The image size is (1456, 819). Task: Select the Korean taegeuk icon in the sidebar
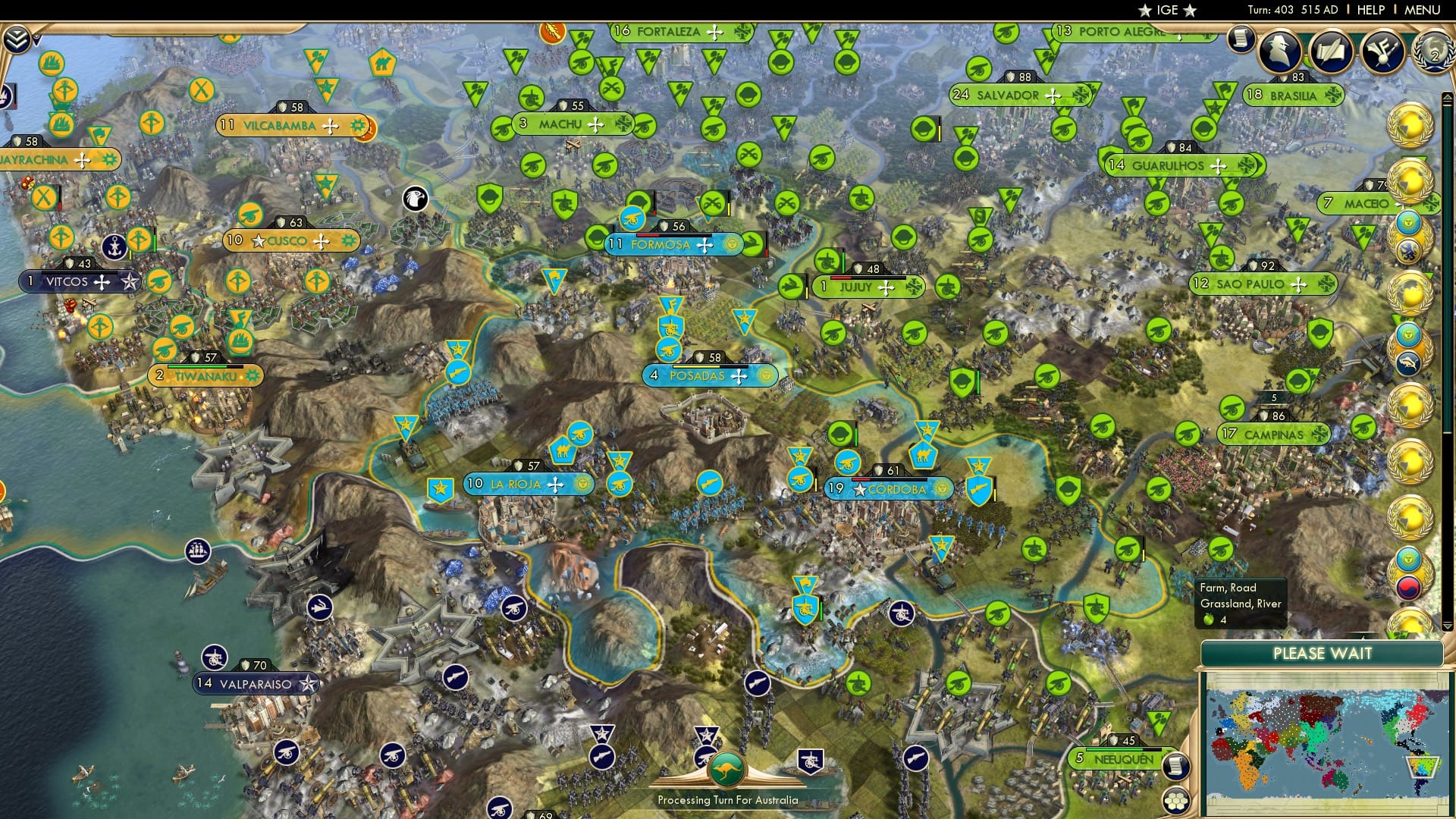point(1408,590)
